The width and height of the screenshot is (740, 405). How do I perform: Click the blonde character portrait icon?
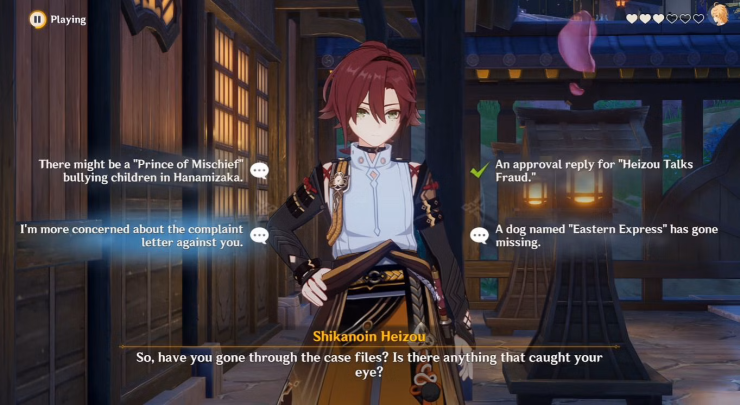[x=719, y=15]
